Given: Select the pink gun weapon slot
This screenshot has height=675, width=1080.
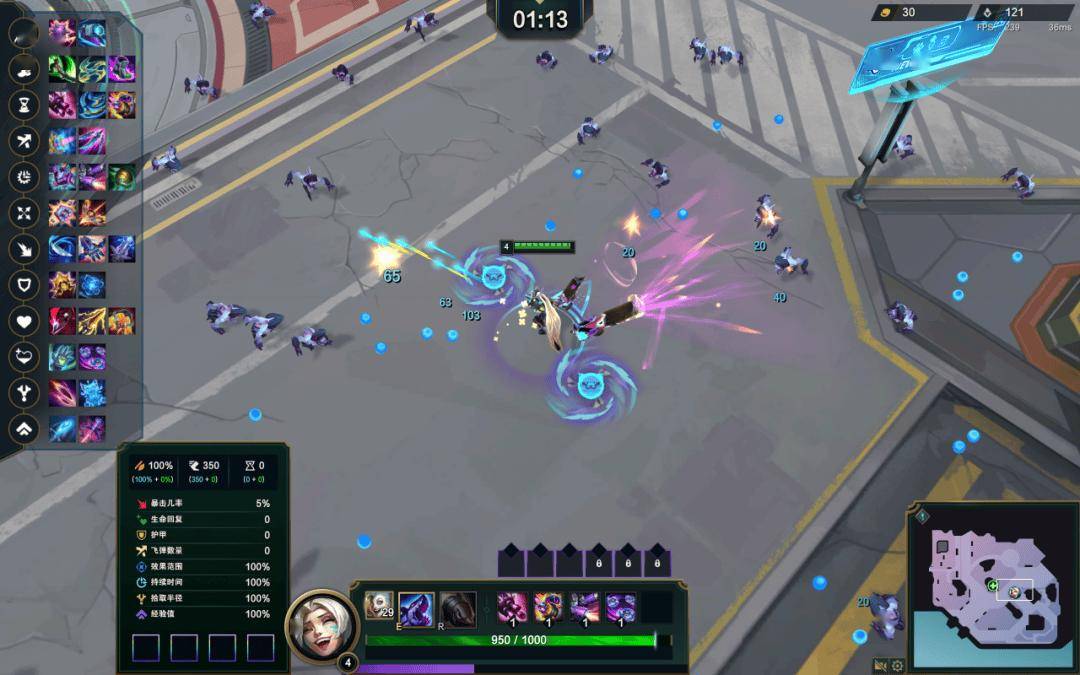Looking at the screenshot, I should [x=512, y=607].
